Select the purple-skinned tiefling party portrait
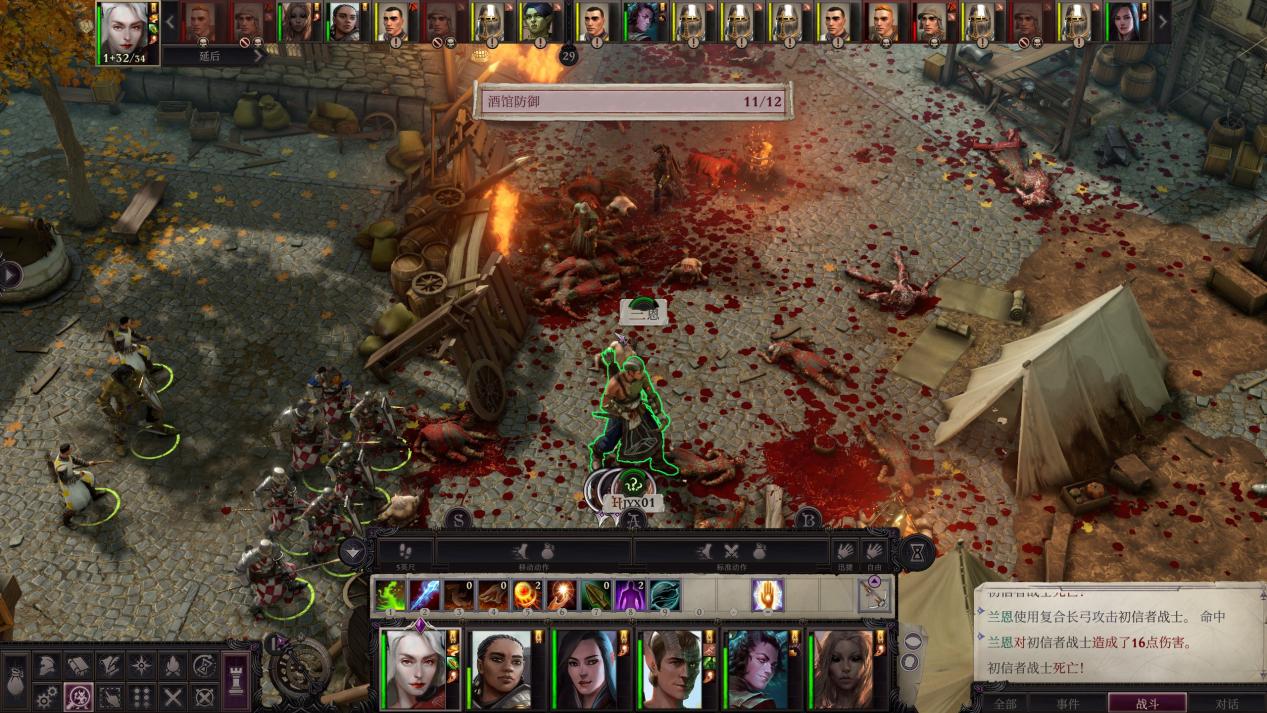 (x=756, y=668)
